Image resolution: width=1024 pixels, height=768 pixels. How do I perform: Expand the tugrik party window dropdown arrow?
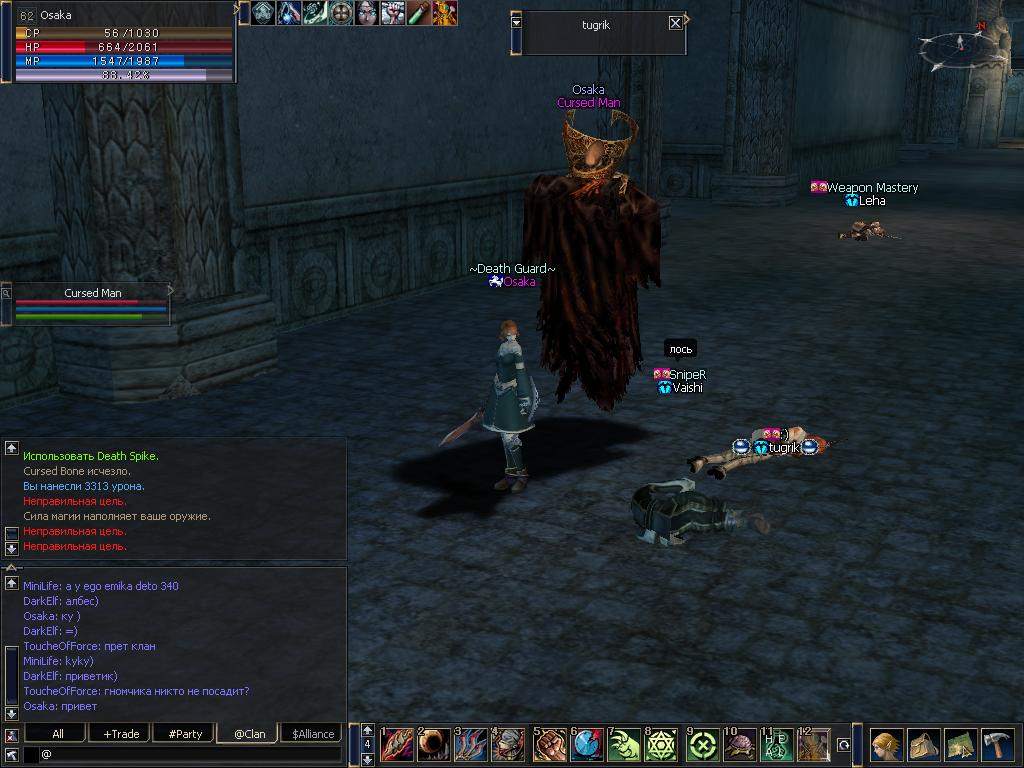516,21
